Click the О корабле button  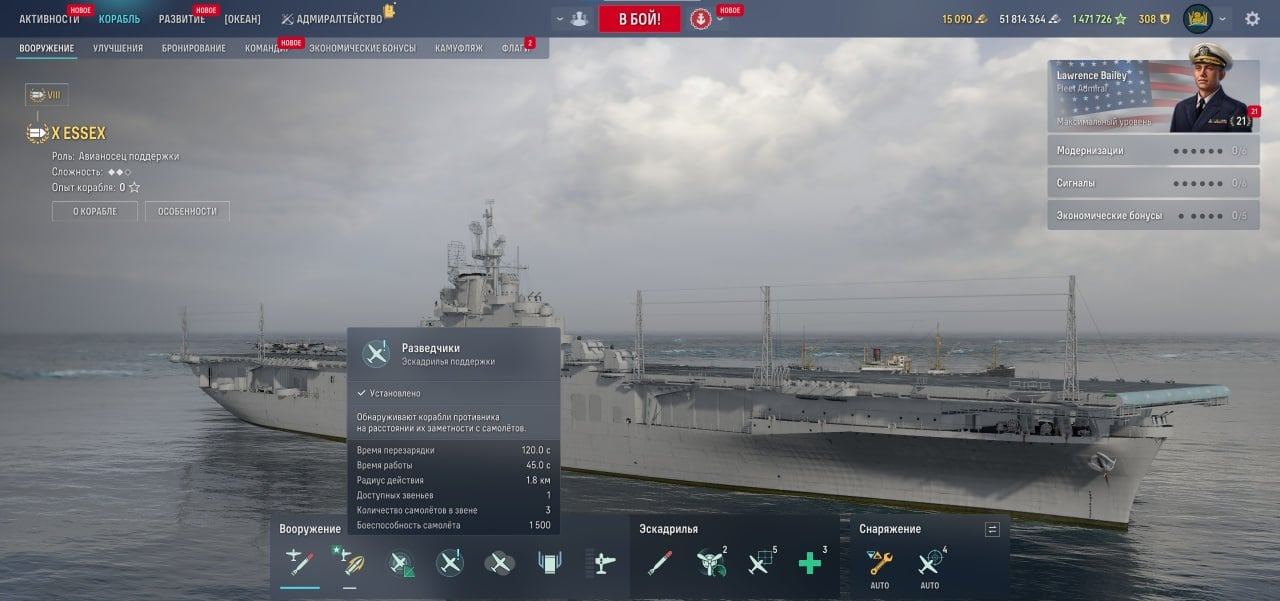(95, 211)
